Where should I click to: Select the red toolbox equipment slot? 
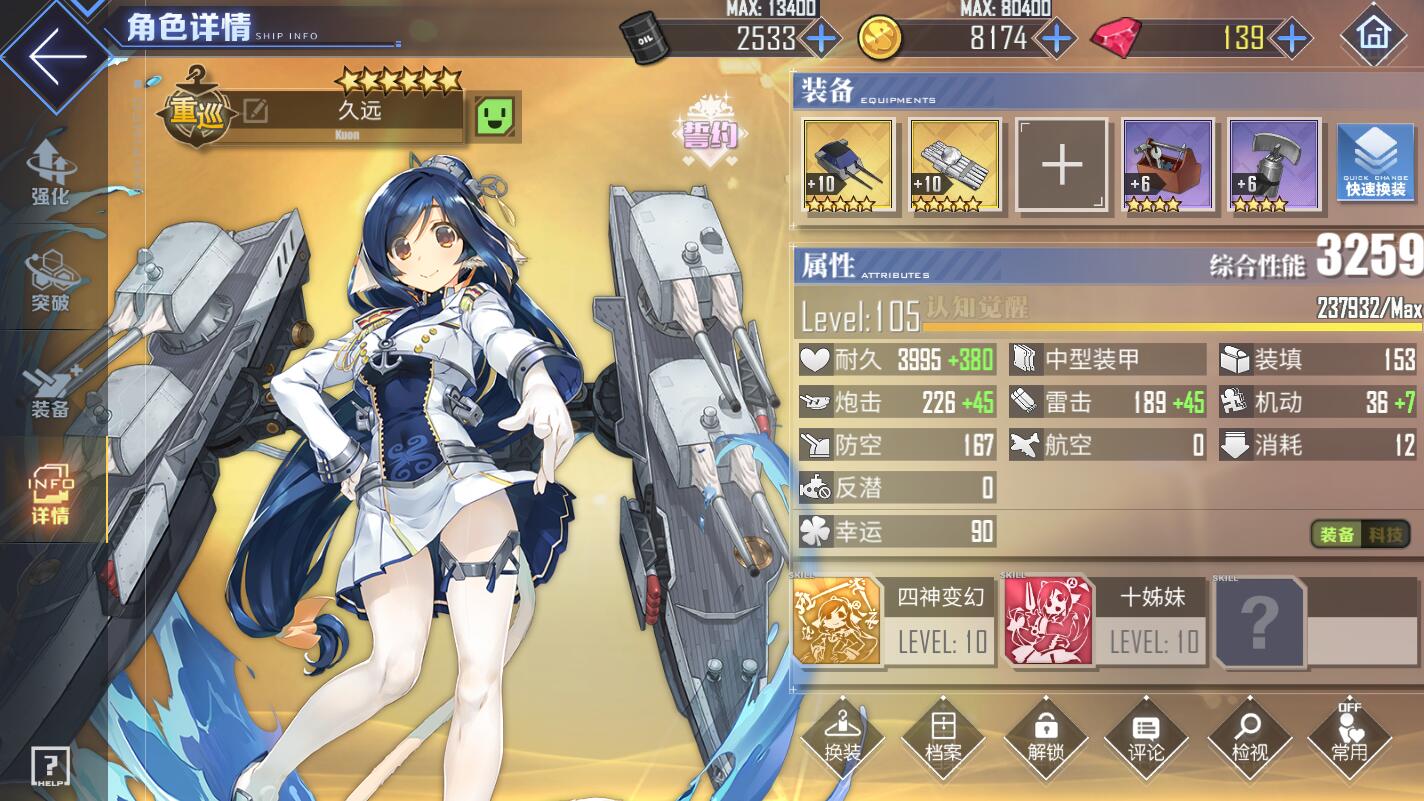[1168, 165]
